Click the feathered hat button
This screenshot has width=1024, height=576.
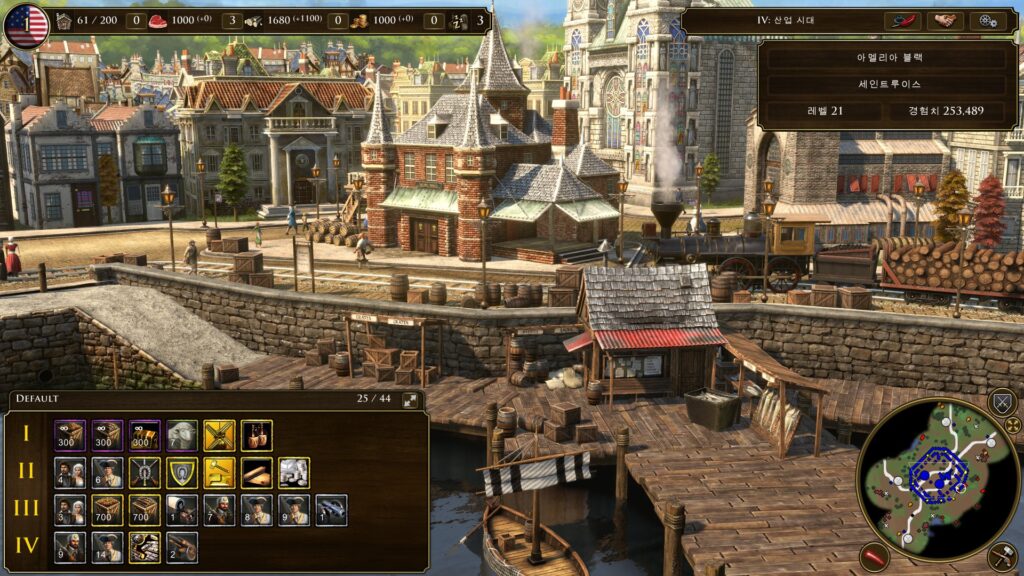(902, 21)
